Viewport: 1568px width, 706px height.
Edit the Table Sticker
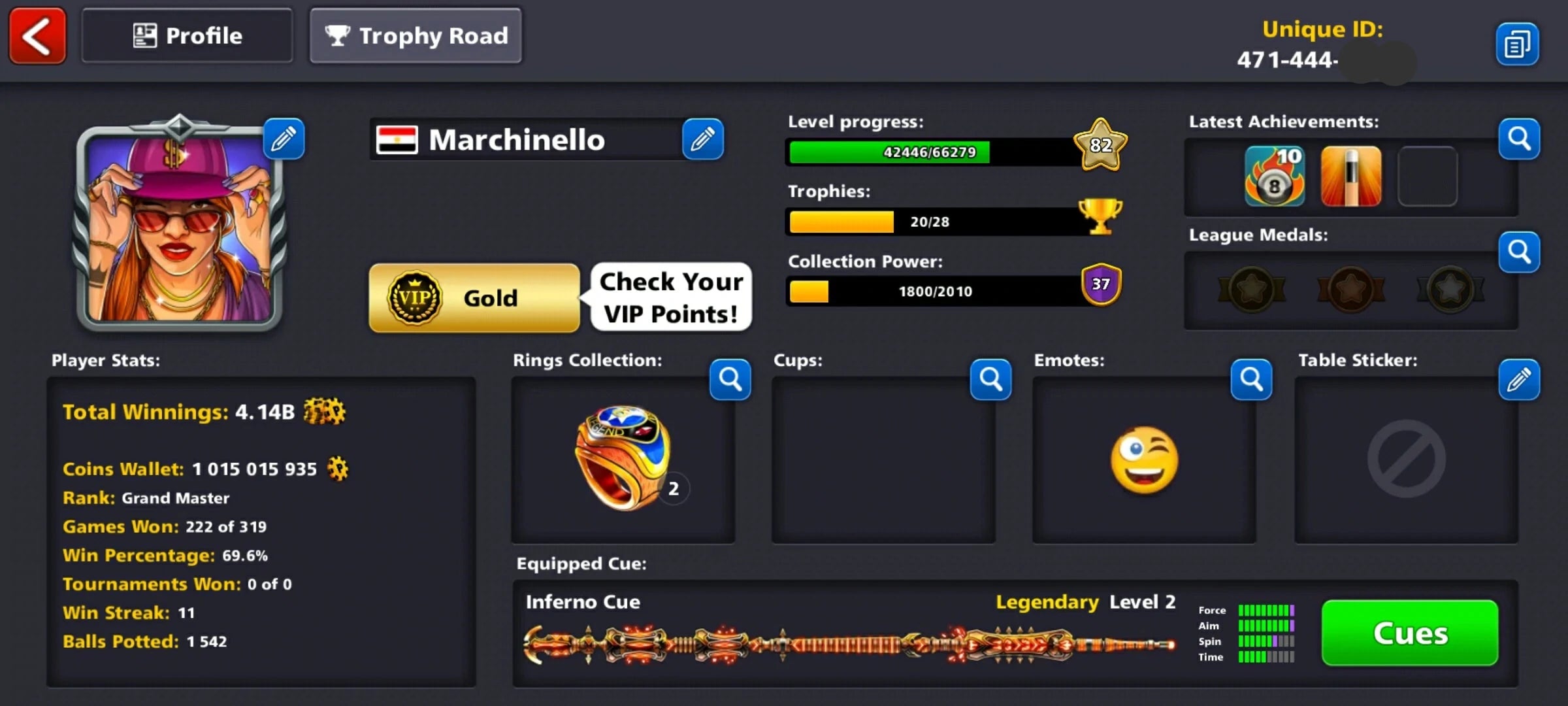[1520, 379]
